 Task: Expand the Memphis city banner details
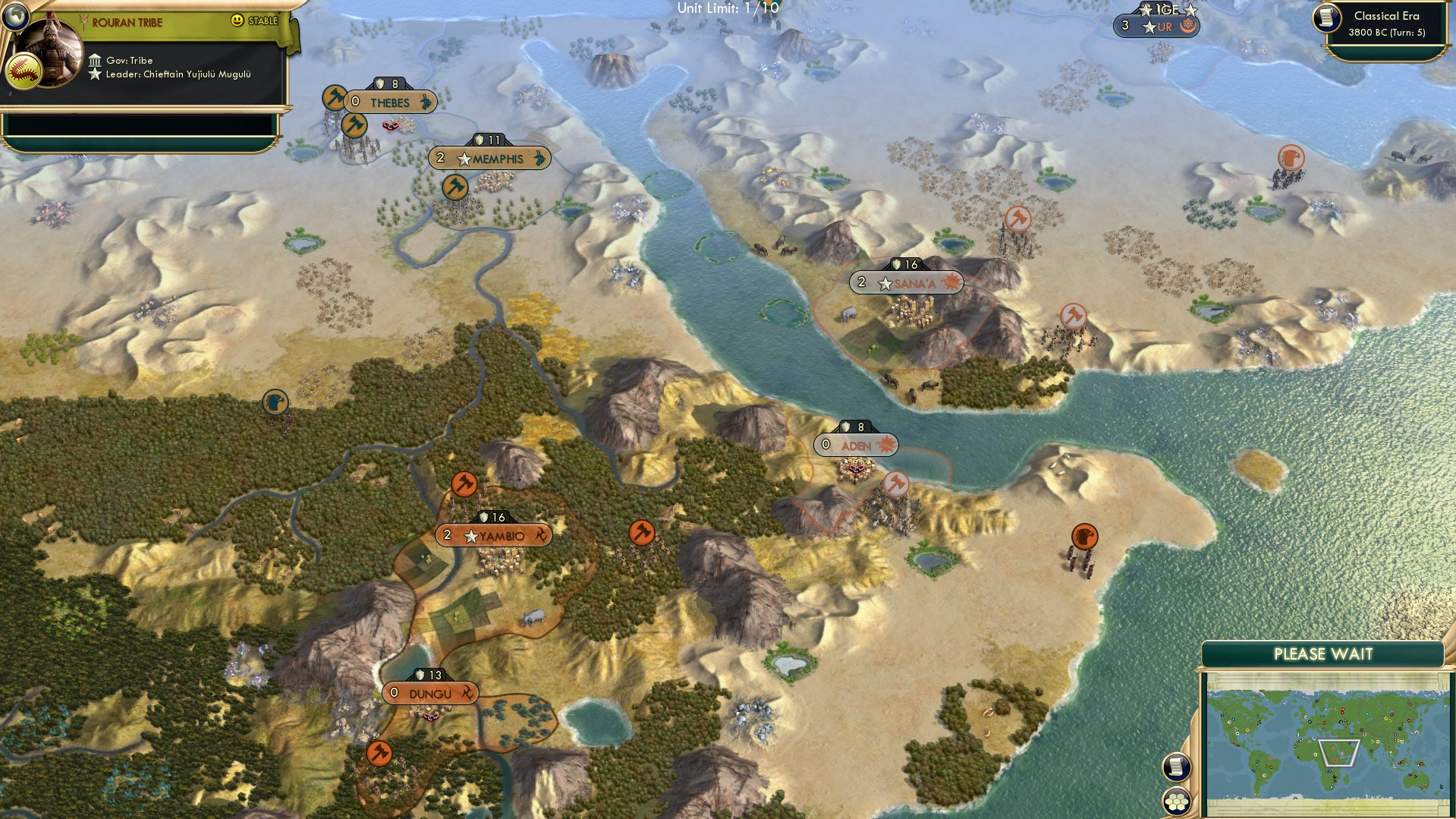[492, 158]
